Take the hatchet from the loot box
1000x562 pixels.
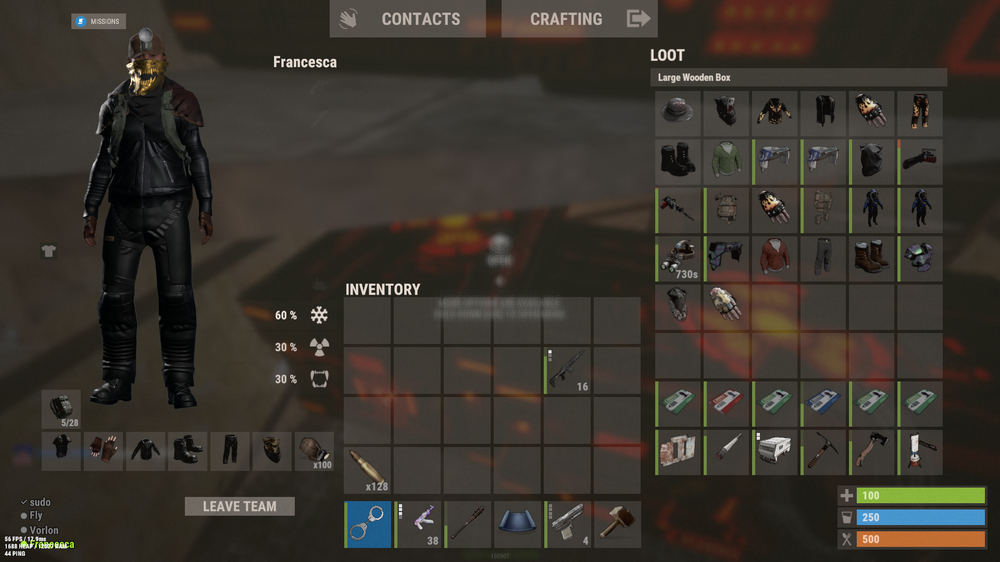pos(871,452)
